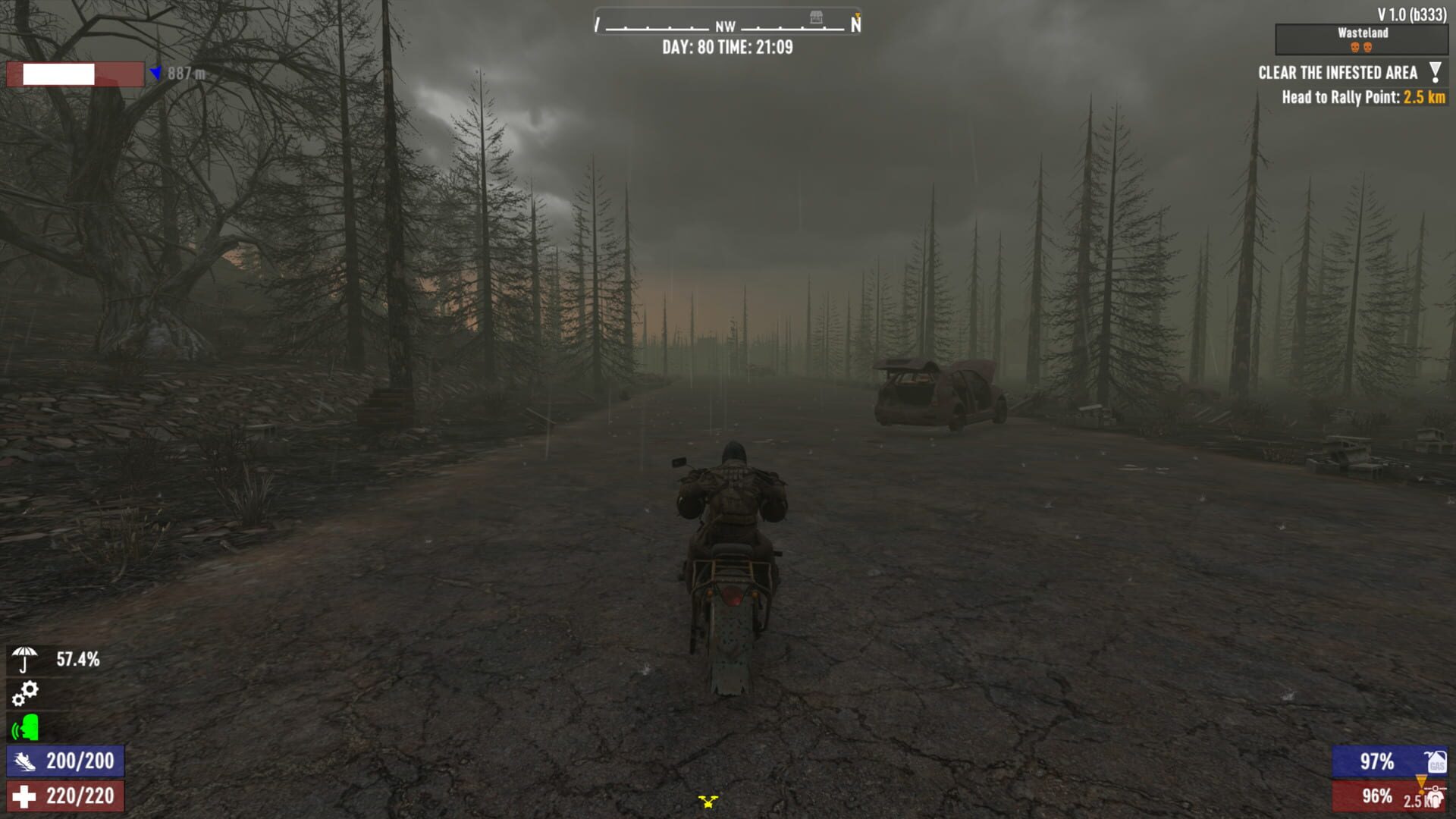1456x819 pixels.
Task: Open the gears settings icon
Action: (27, 692)
